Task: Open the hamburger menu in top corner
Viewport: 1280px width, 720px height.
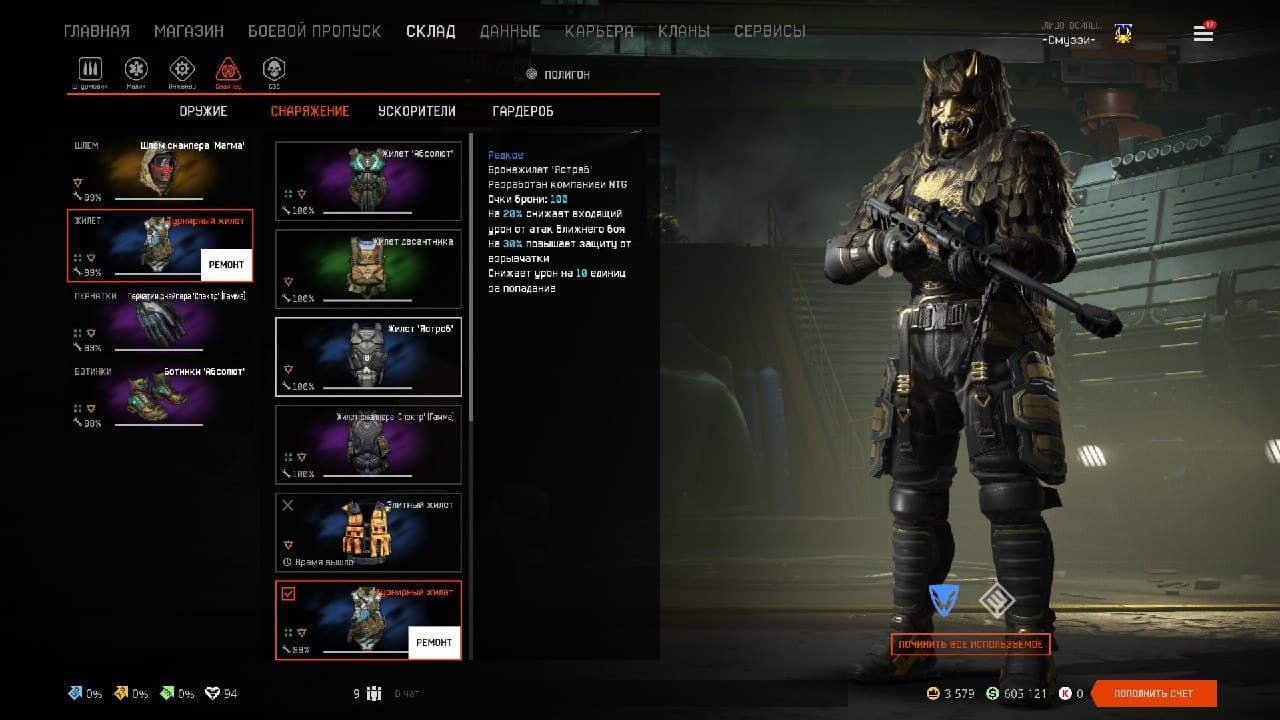Action: point(1203,34)
